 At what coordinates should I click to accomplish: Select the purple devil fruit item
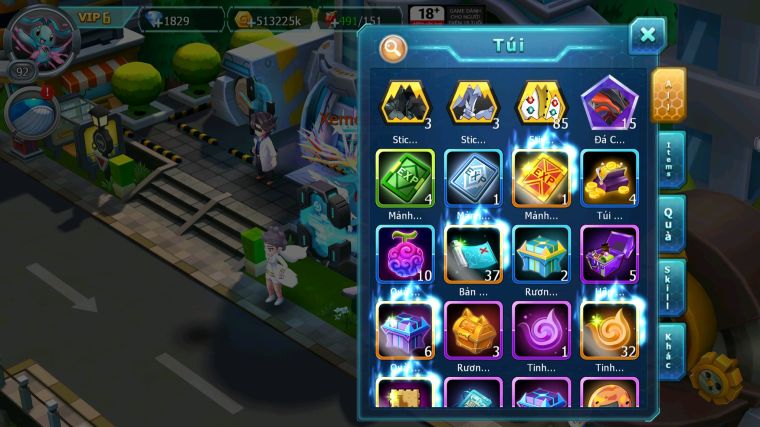click(405, 255)
